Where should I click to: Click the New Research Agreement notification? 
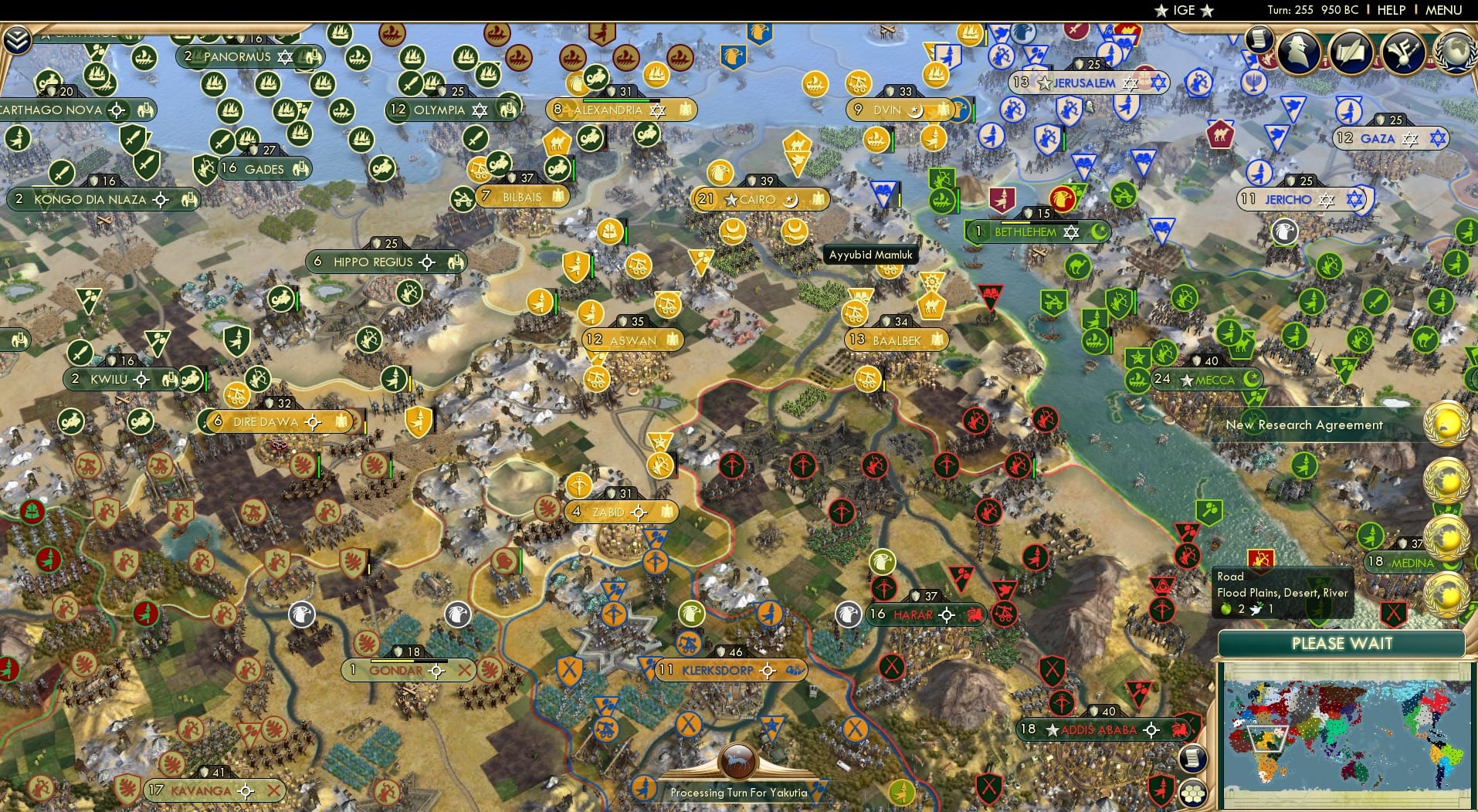1305,425
